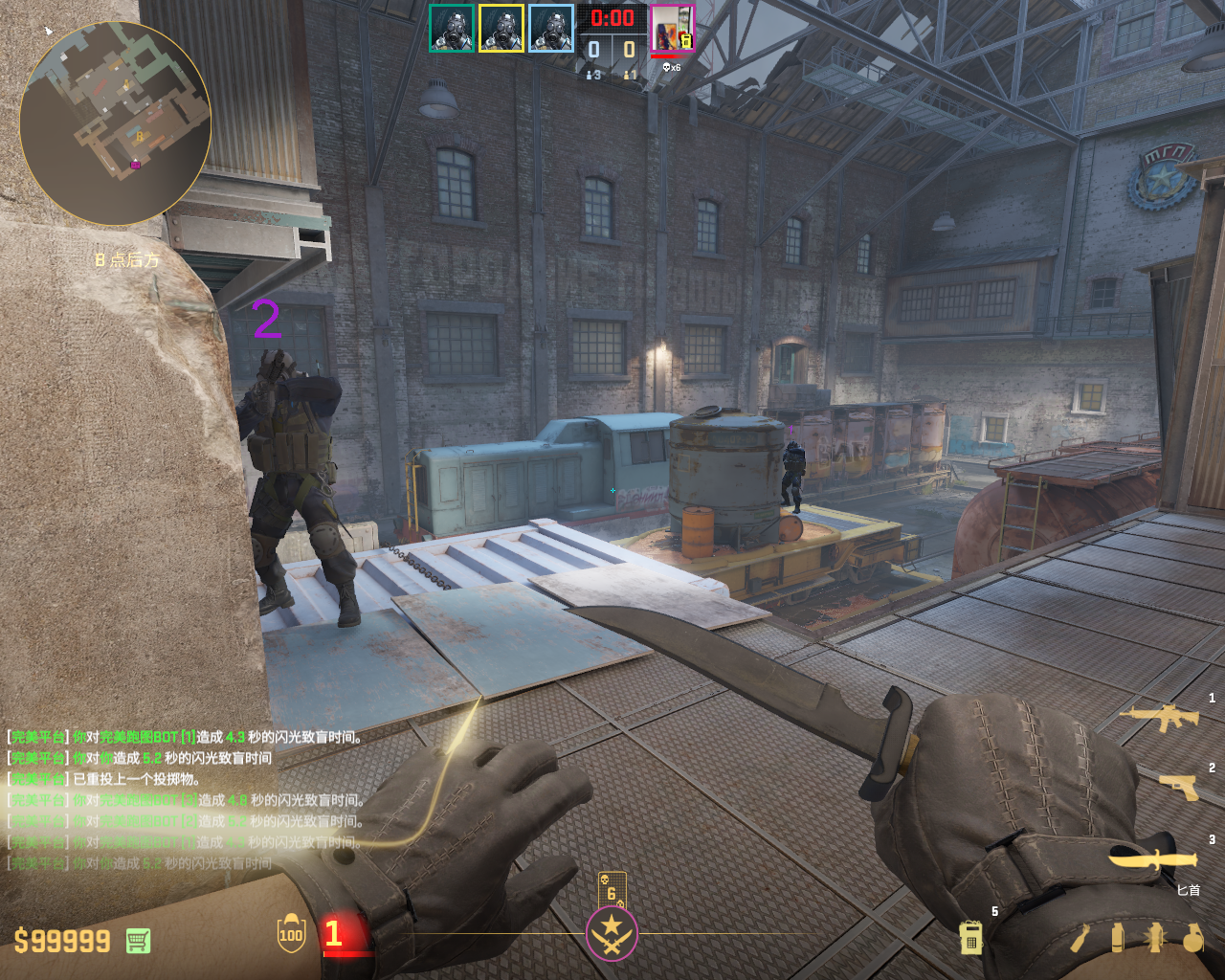1225x980 pixels.
Task: Select the smoke grenade icon
Action: (1118, 938)
